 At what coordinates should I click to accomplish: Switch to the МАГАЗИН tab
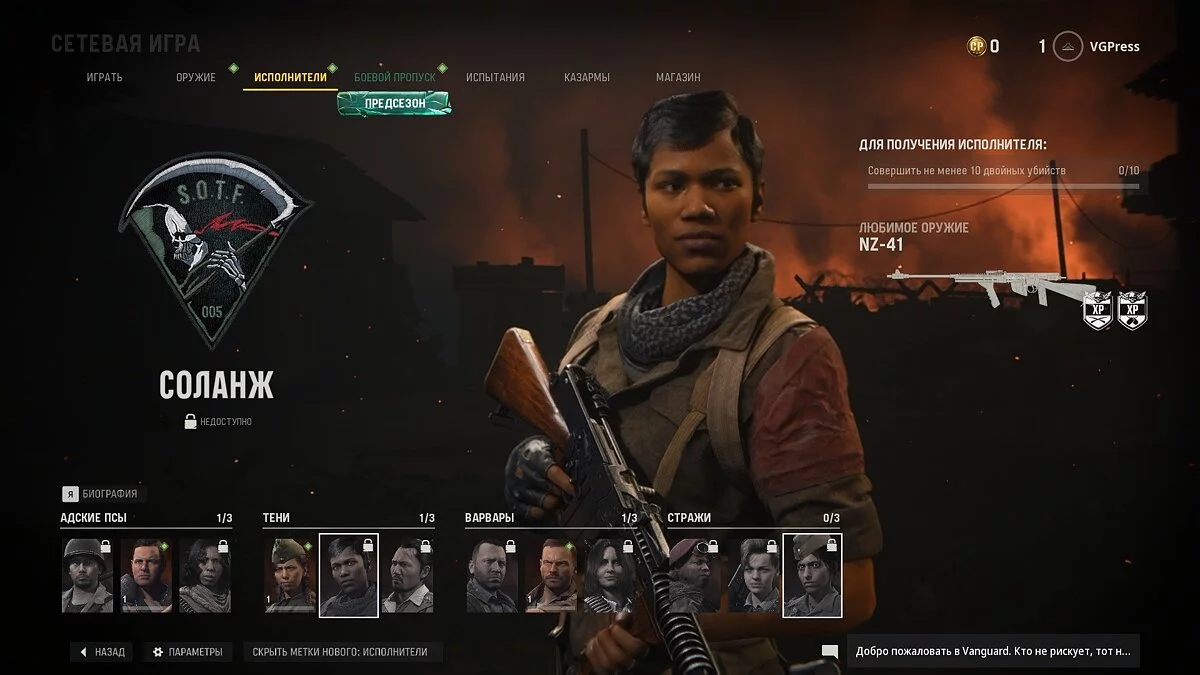678,77
